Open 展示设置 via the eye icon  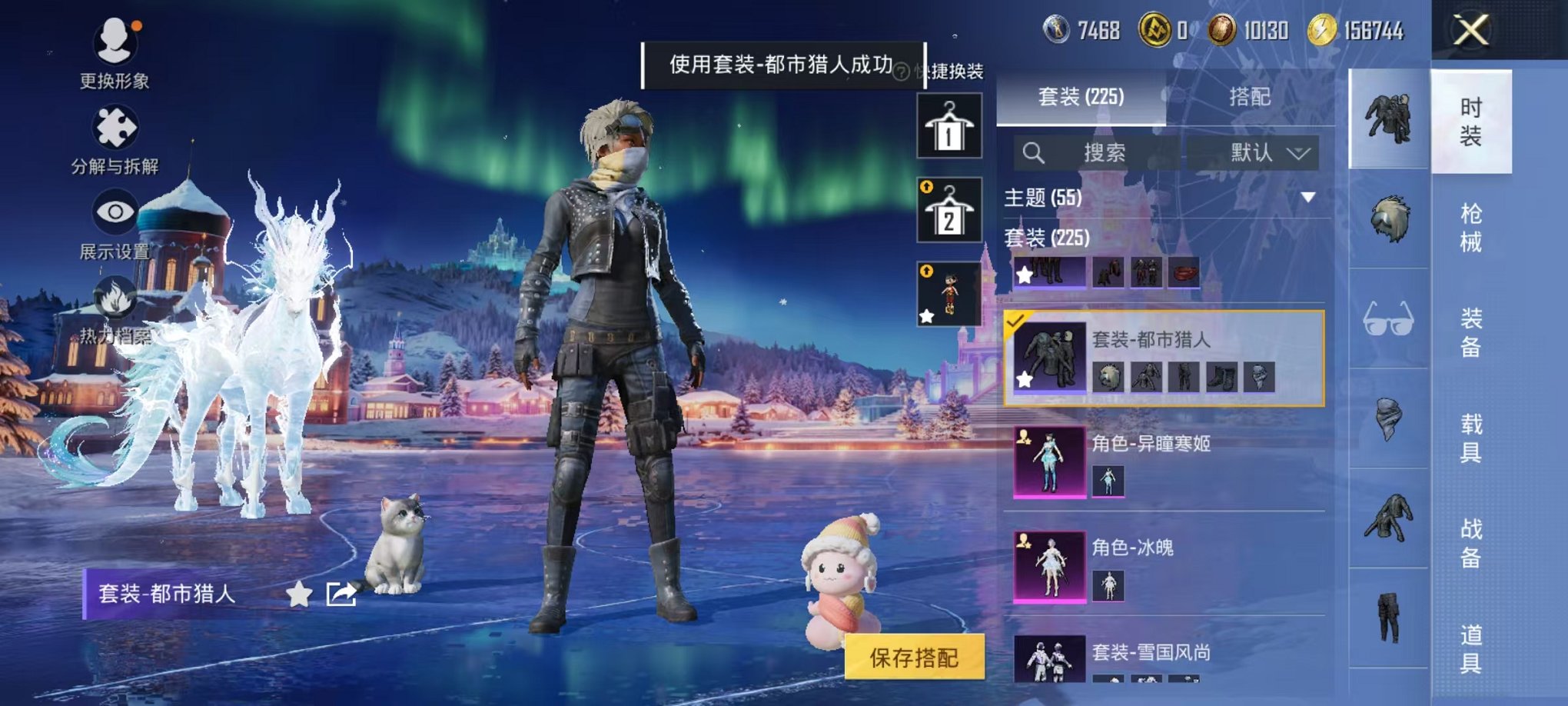[112, 211]
